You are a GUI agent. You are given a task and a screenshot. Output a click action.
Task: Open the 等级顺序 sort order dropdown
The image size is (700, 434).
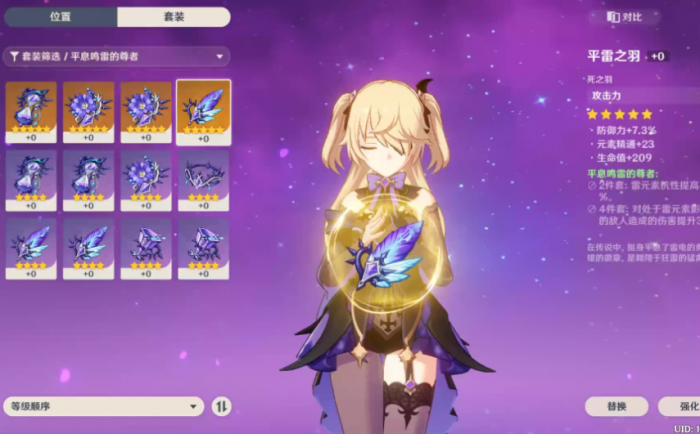[104, 406]
